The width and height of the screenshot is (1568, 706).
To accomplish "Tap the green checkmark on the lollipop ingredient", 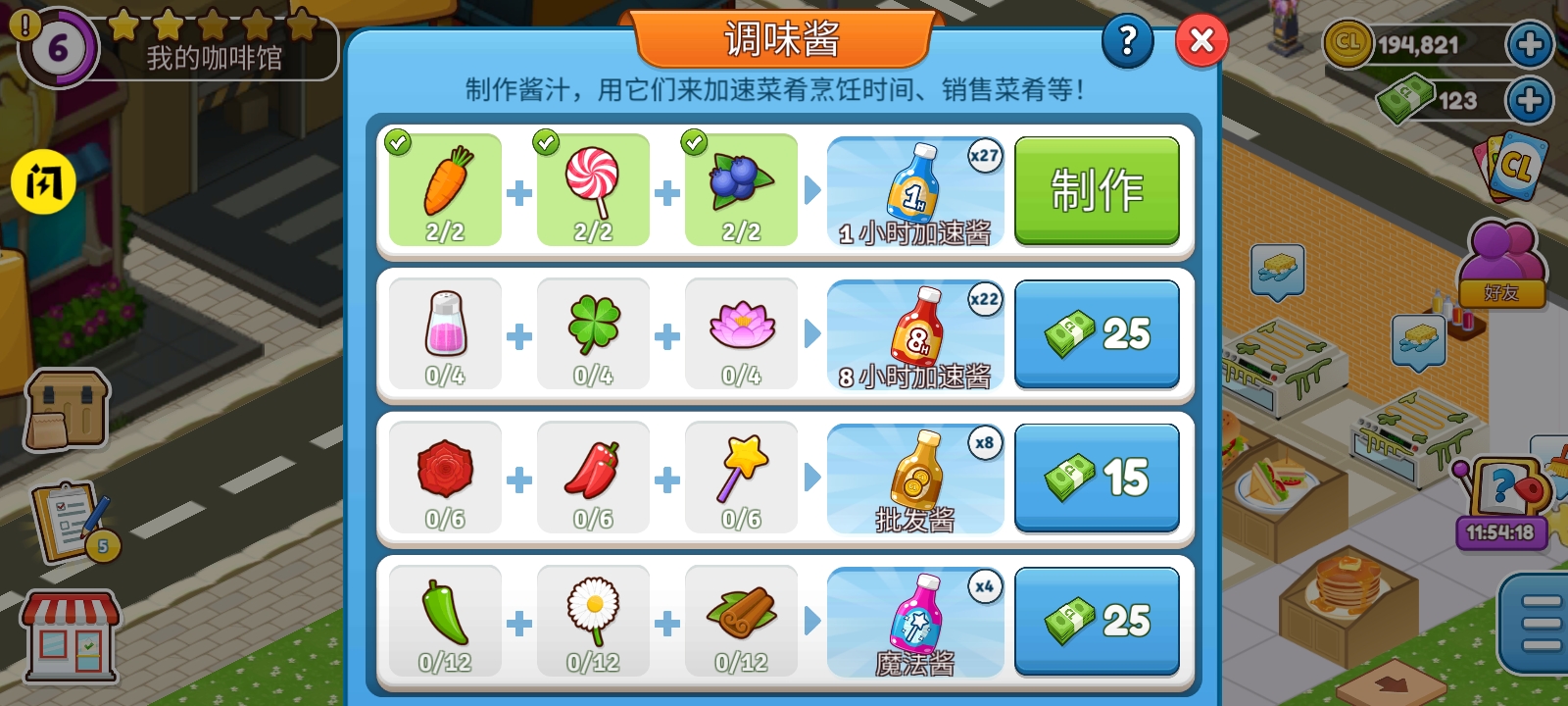I will (x=546, y=143).
